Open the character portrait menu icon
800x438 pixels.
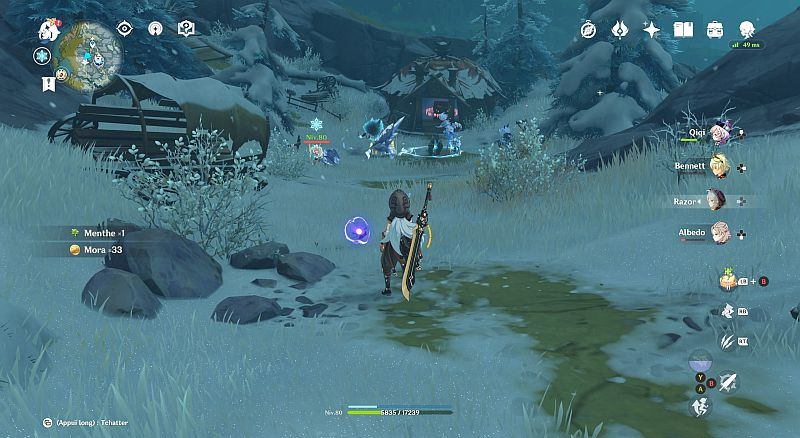coord(747,30)
